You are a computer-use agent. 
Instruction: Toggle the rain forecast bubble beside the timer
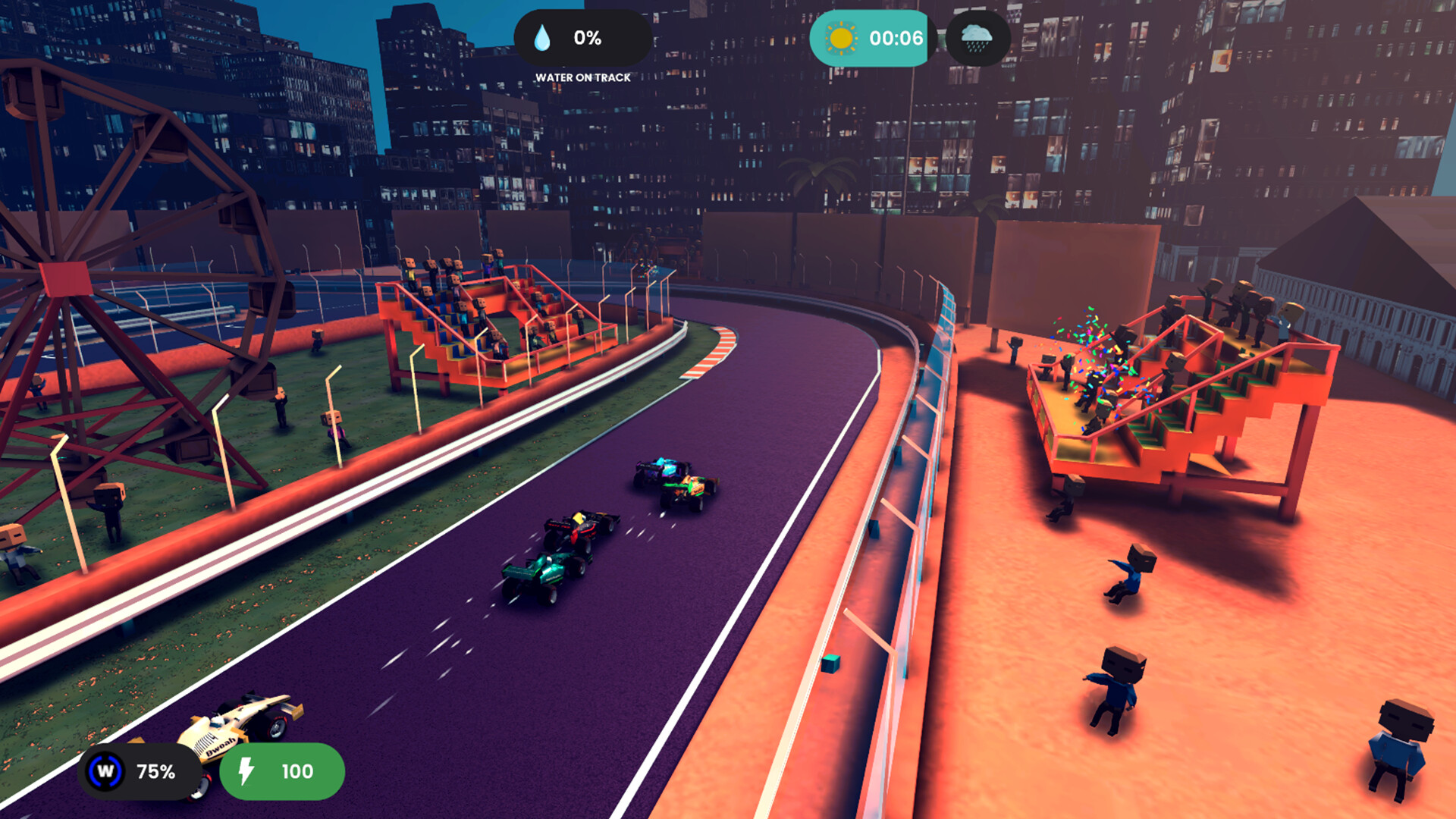click(977, 37)
